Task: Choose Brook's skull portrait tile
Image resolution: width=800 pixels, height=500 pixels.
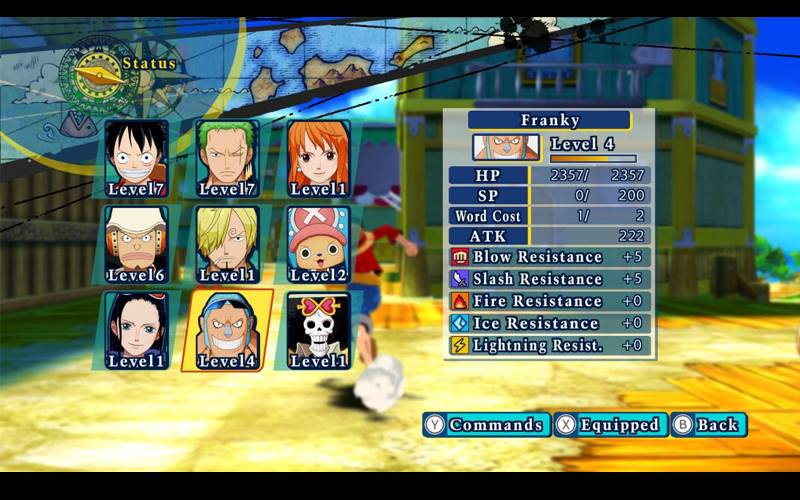Action: click(x=319, y=330)
